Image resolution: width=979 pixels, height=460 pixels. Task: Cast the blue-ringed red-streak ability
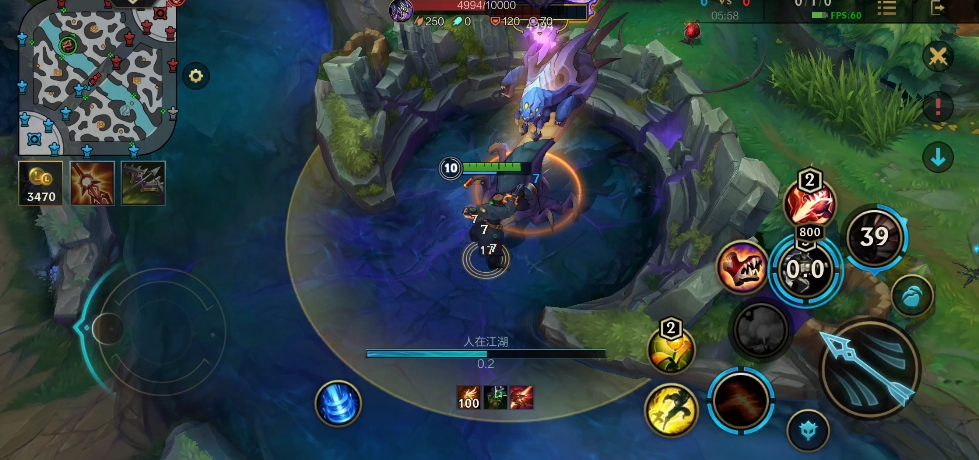[x=741, y=400]
